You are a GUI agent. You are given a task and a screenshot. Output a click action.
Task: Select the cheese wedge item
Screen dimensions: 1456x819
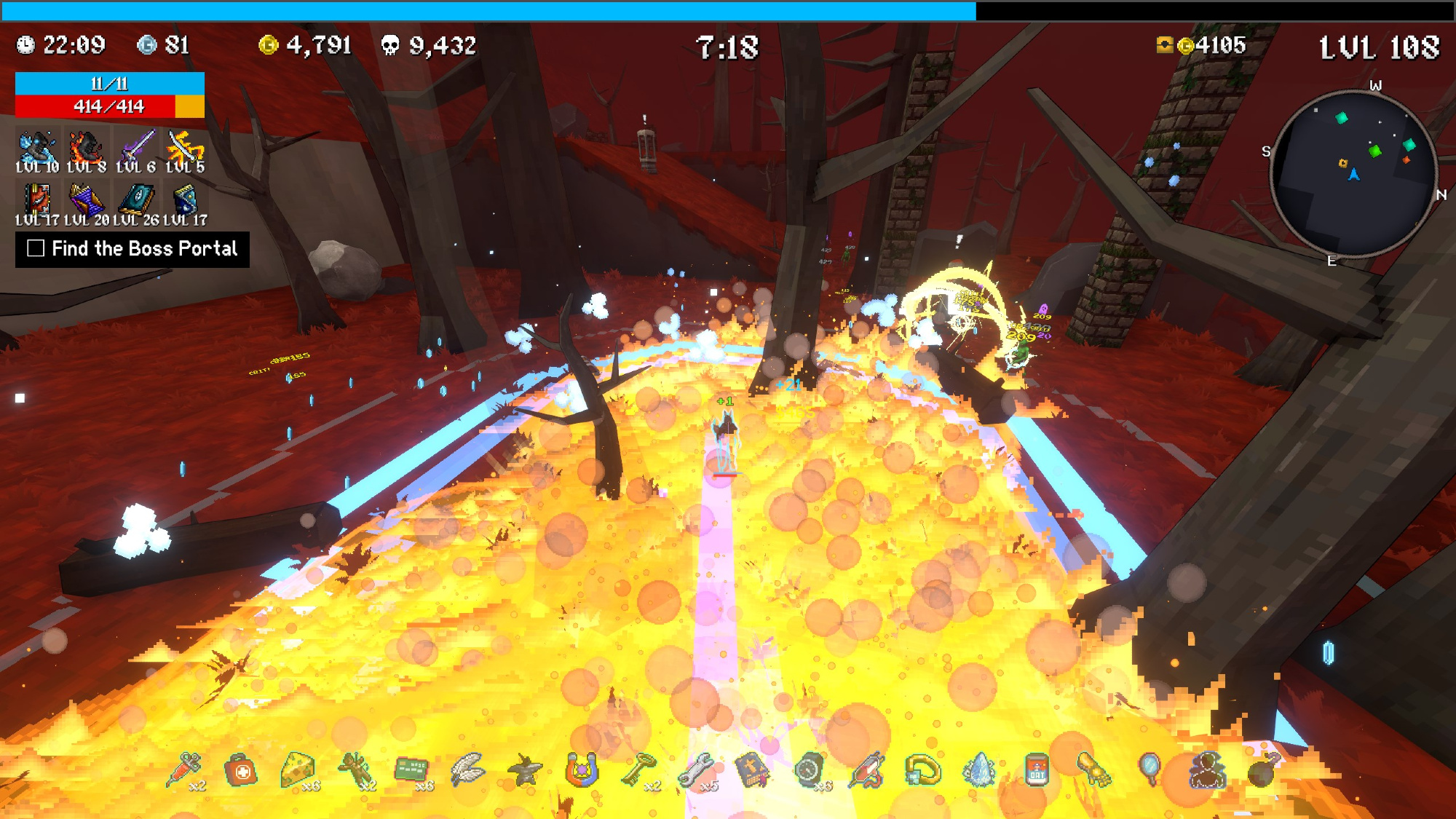point(297,769)
